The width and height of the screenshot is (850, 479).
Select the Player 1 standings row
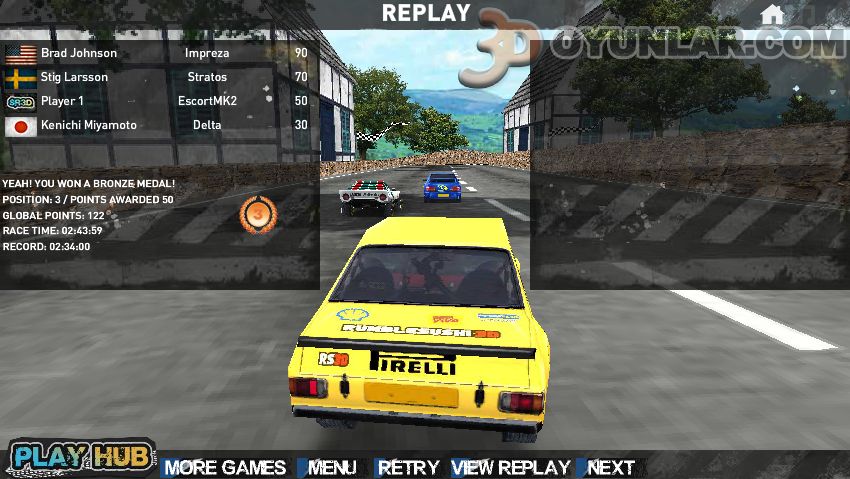[158, 101]
